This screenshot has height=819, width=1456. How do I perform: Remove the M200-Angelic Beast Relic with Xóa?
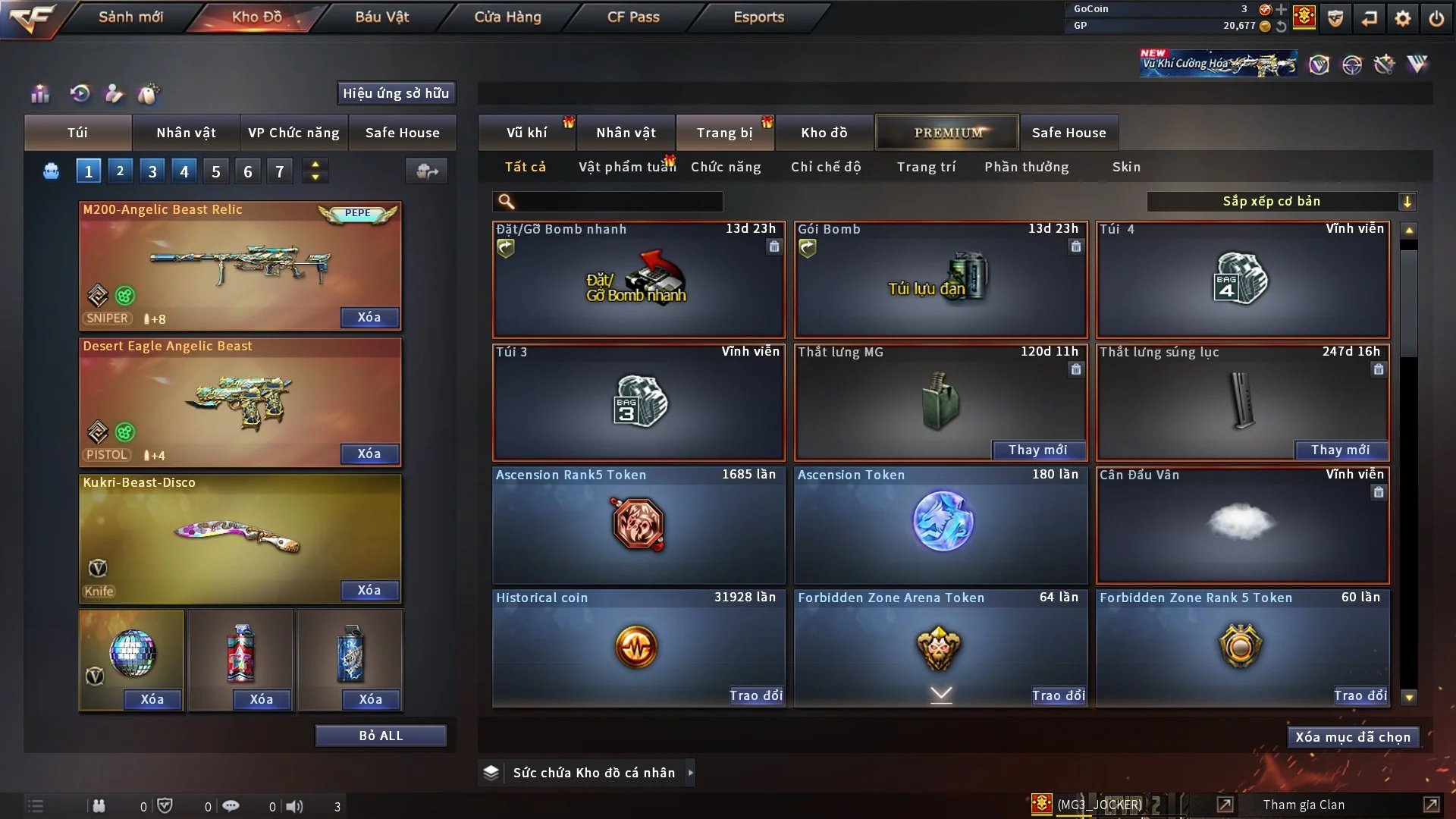point(369,317)
